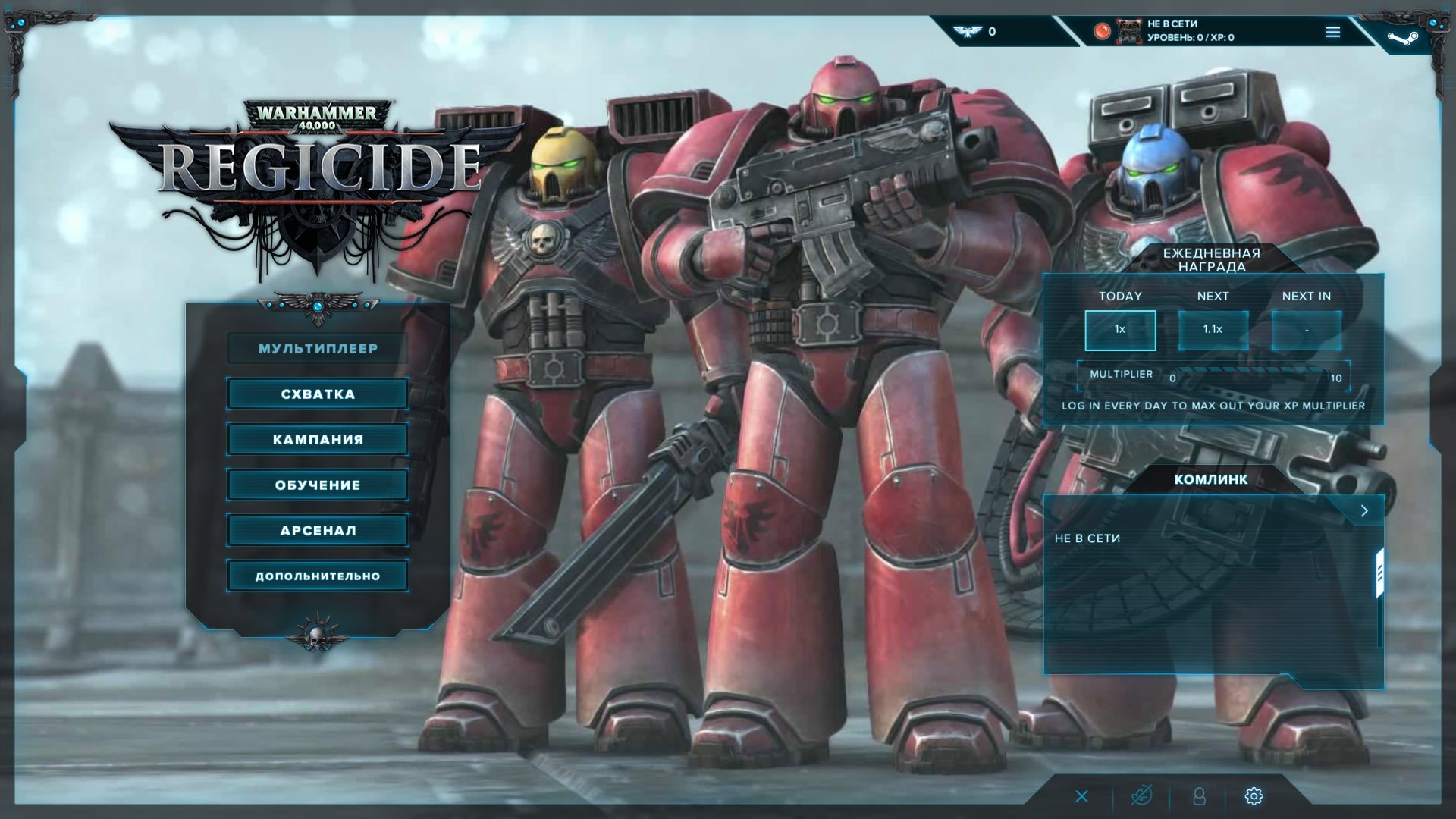Open the hamburger menu in the profile bar
The height and width of the screenshot is (819, 1456).
click(x=1333, y=32)
